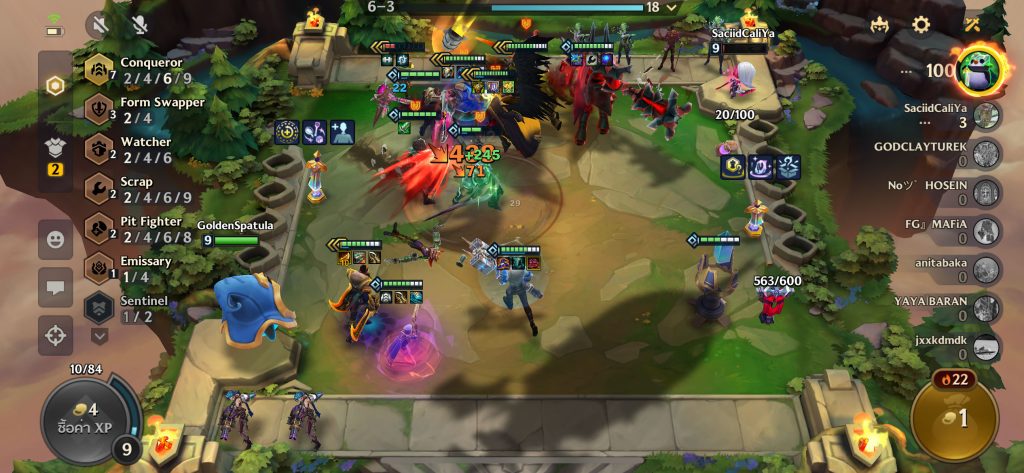Open the shop using the gold coin button
The height and width of the screenshot is (473, 1024).
pyautogui.click(x=953, y=418)
